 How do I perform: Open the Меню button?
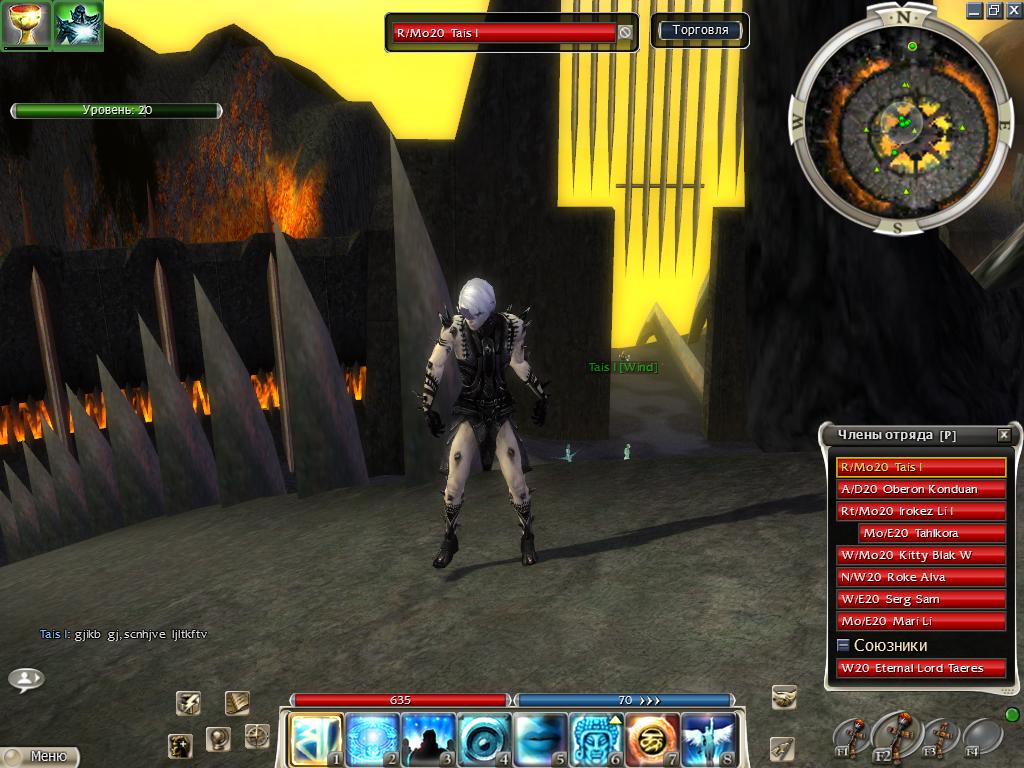(x=40, y=756)
